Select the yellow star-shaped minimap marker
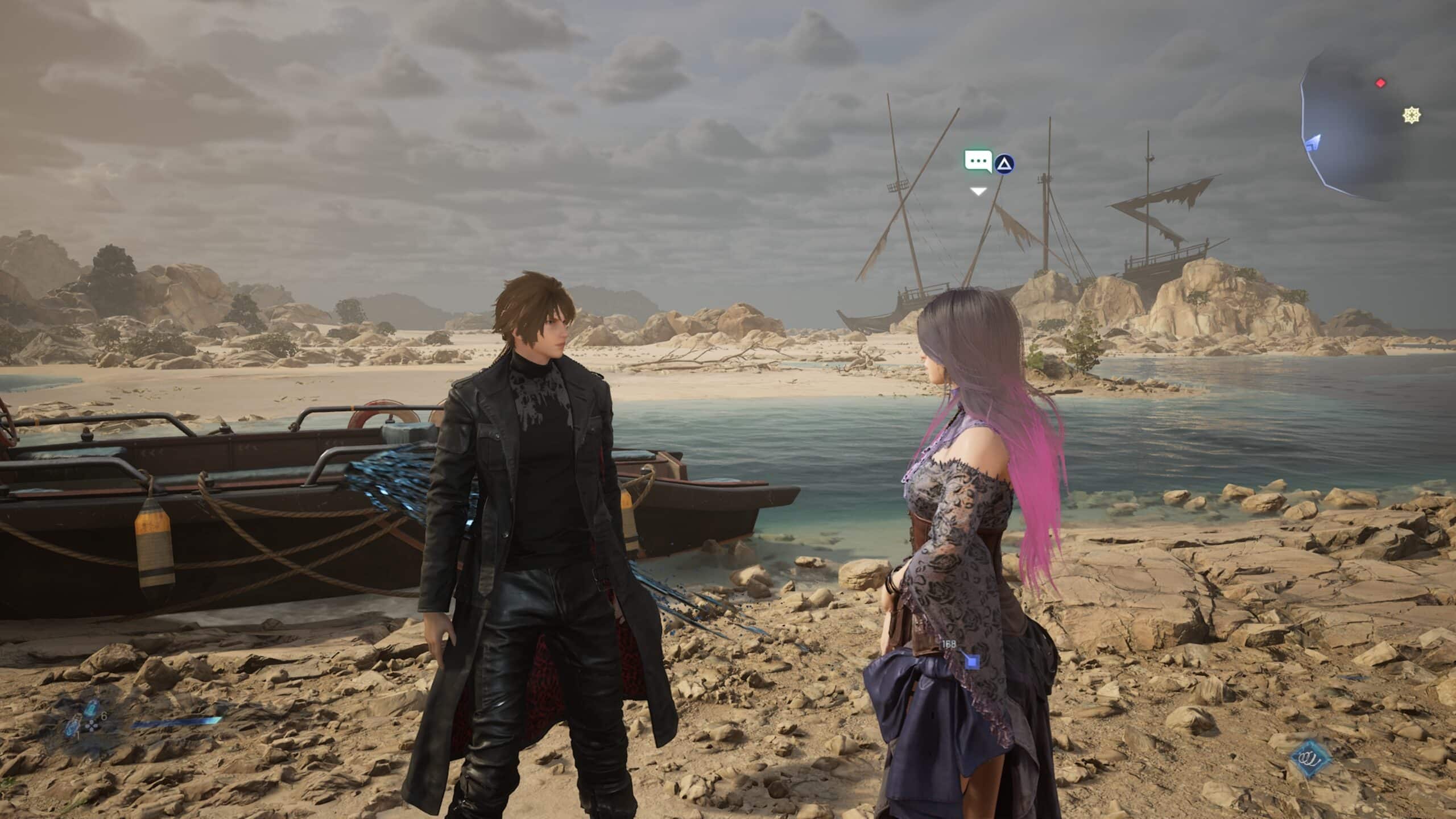Viewport: 1456px width, 819px height. pyautogui.click(x=1411, y=116)
